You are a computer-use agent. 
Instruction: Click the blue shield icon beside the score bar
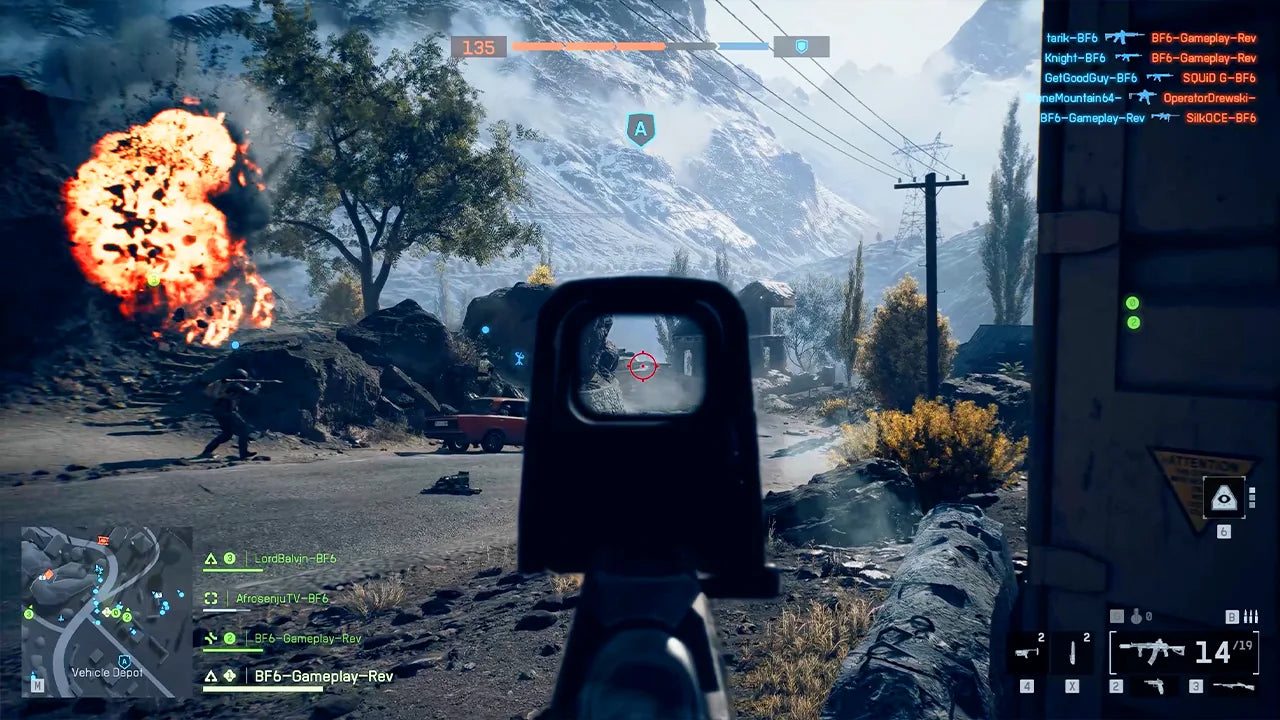coord(800,45)
